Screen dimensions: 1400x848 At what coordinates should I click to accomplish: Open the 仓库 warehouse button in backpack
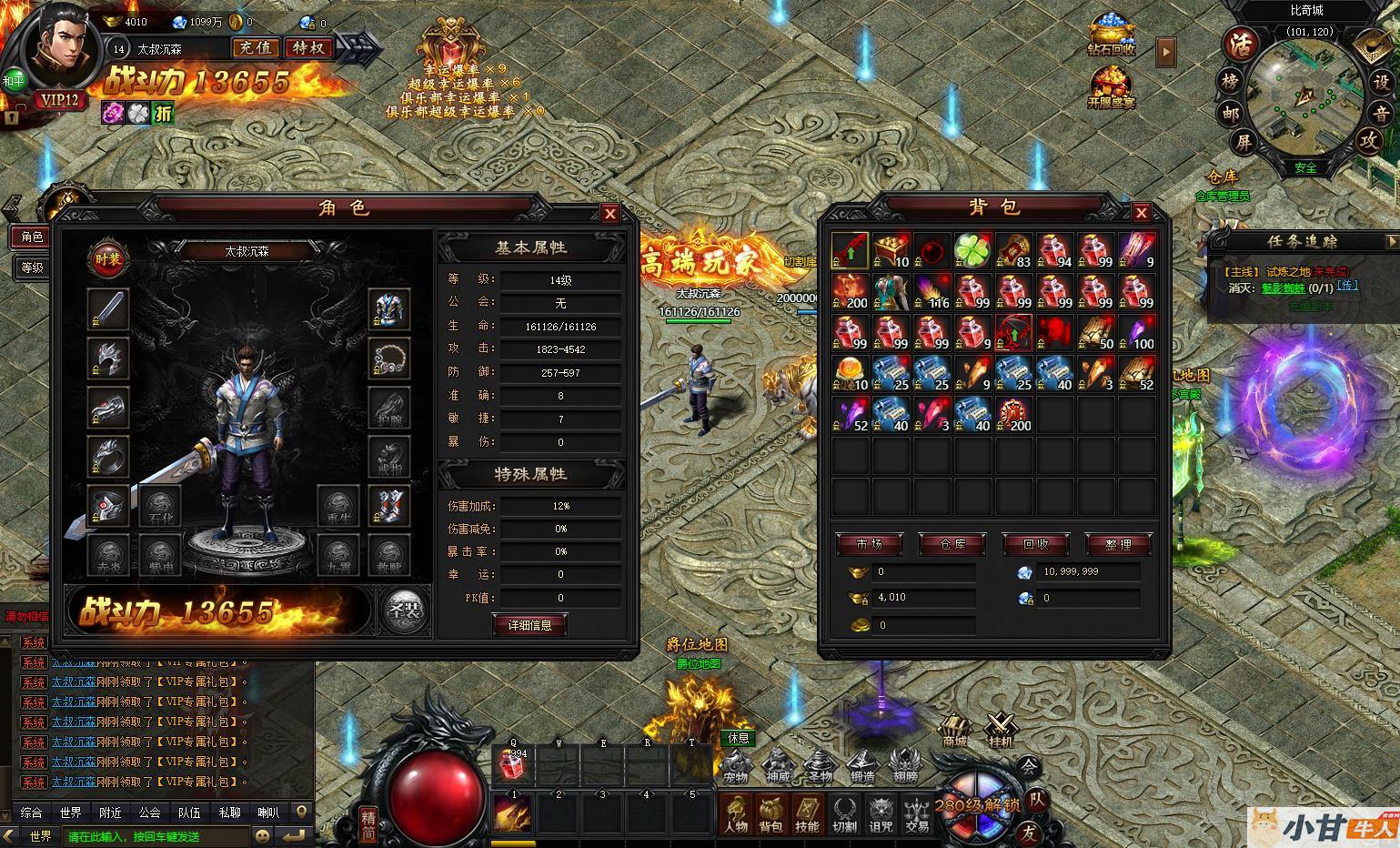(952, 544)
